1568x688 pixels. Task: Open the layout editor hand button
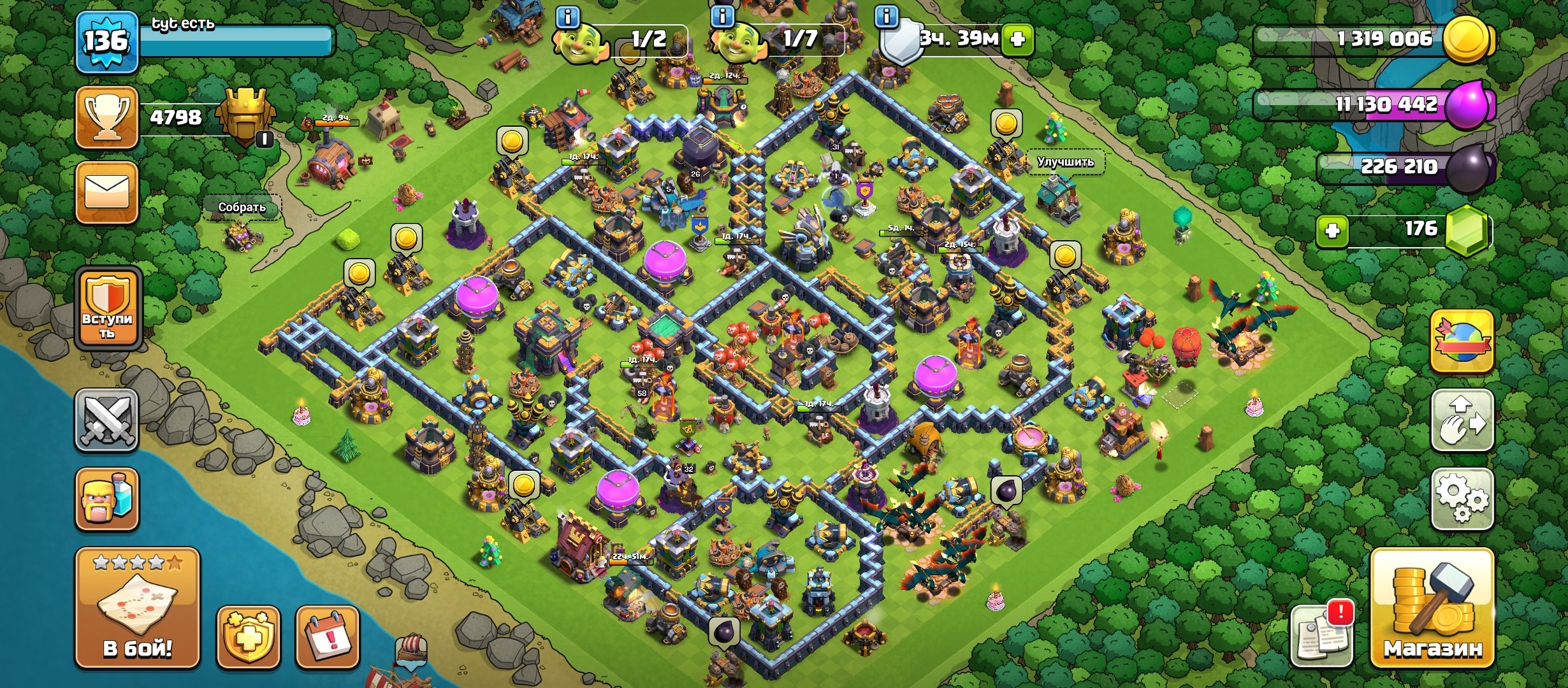click(x=1462, y=420)
